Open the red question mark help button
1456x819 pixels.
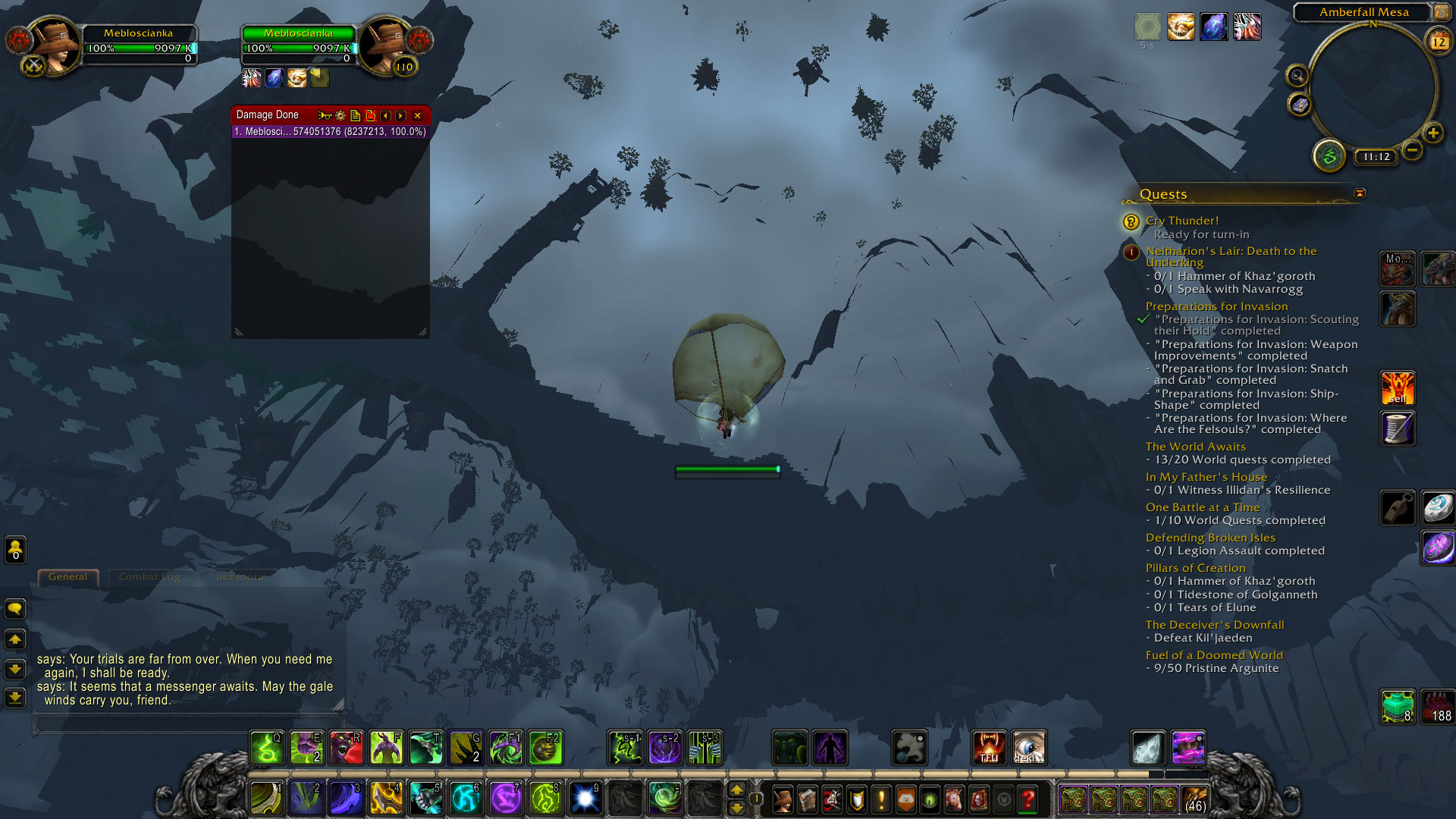[x=1028, y=799]
